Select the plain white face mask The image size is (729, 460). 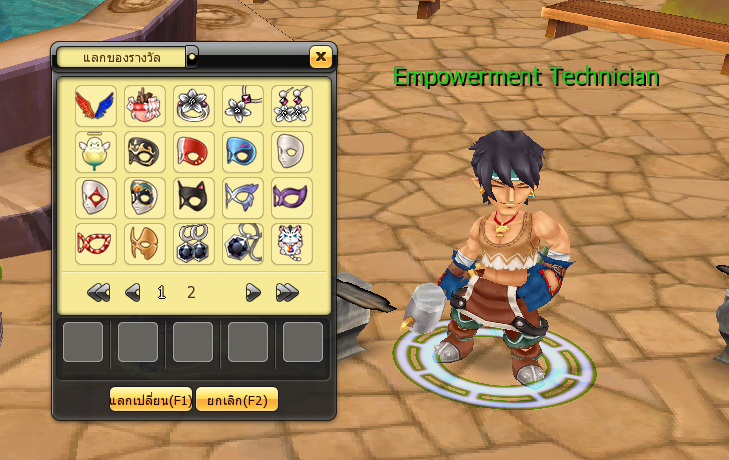(x=291, y=151)
